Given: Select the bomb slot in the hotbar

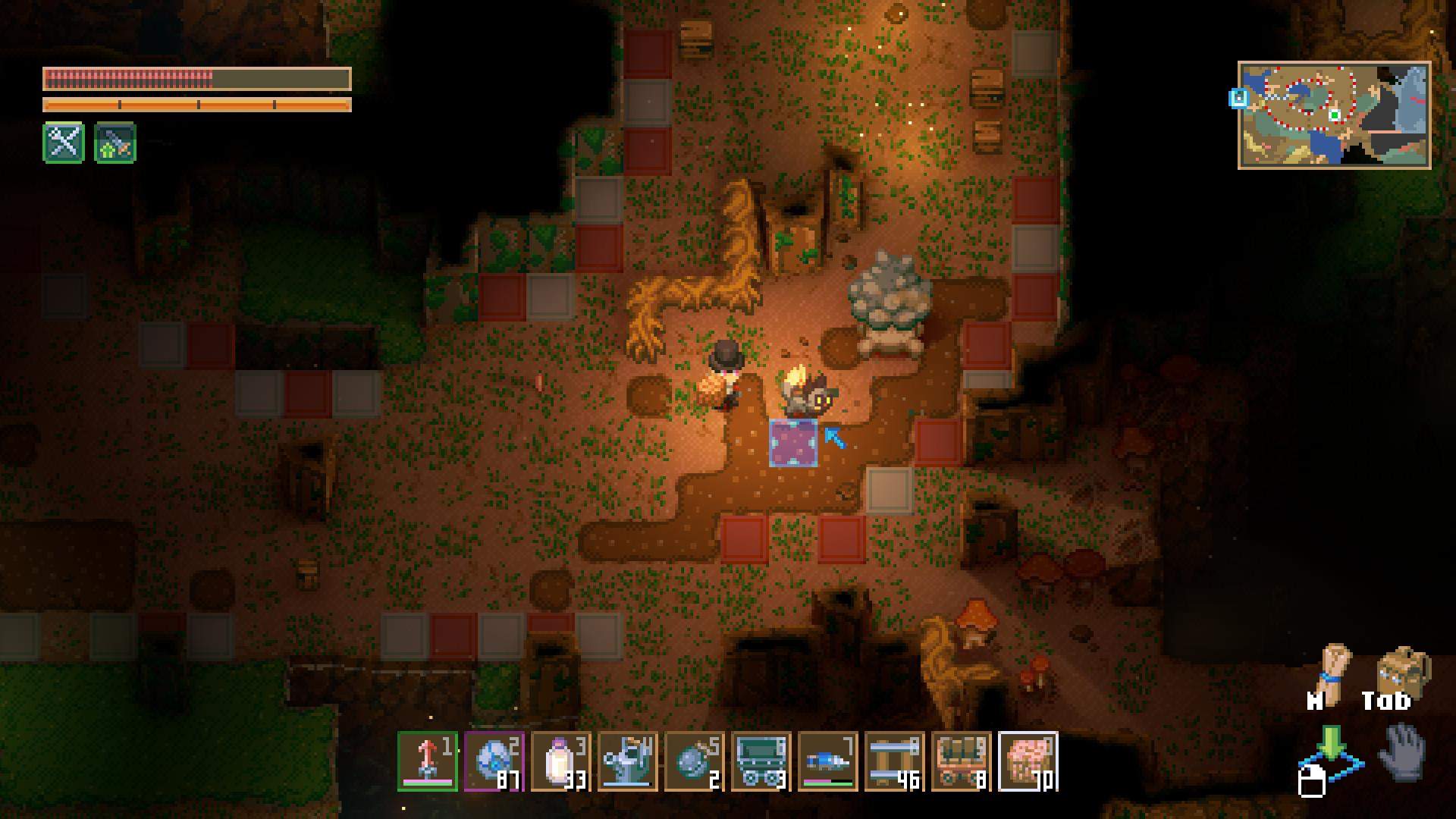Looking at the screenshot, I should coord(694,761).
